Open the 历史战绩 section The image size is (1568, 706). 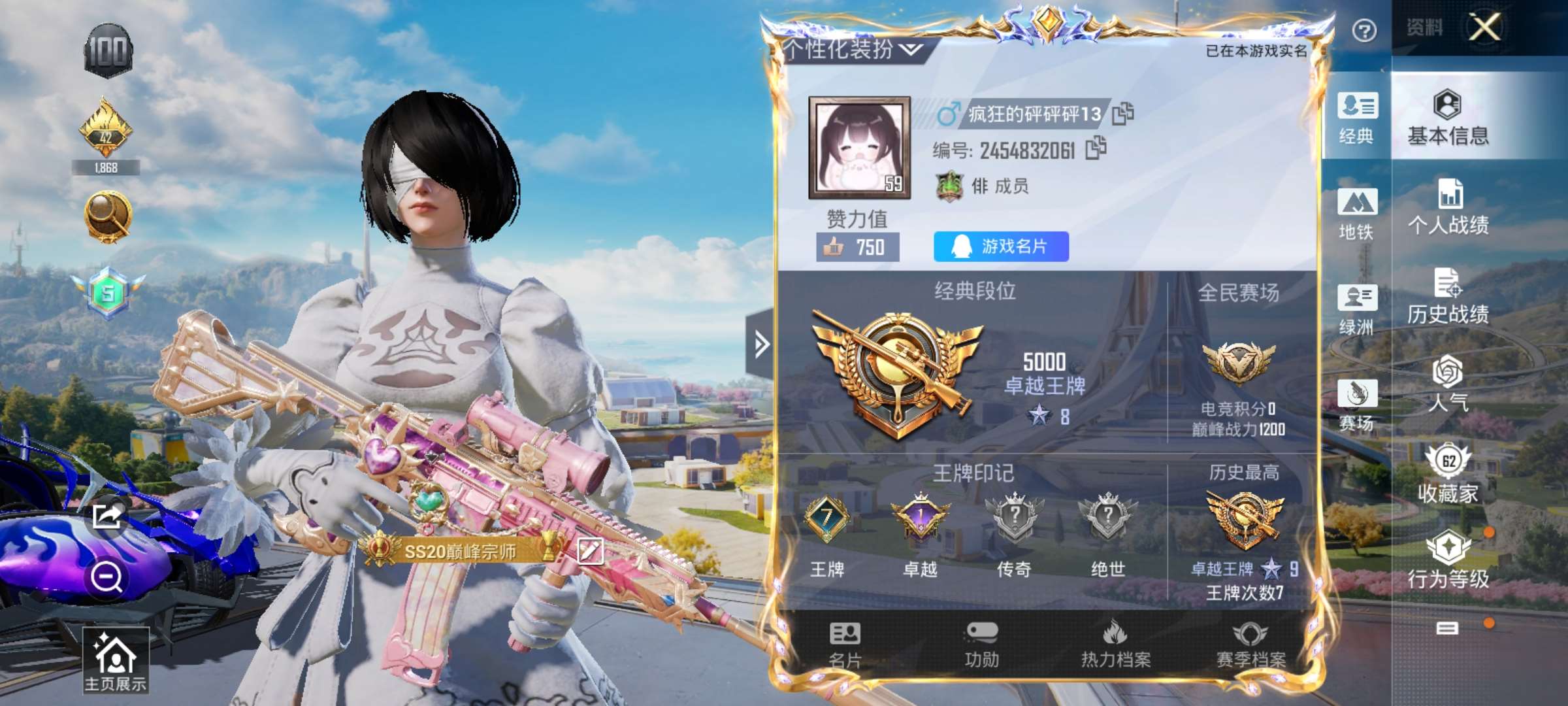(1448, 296)
